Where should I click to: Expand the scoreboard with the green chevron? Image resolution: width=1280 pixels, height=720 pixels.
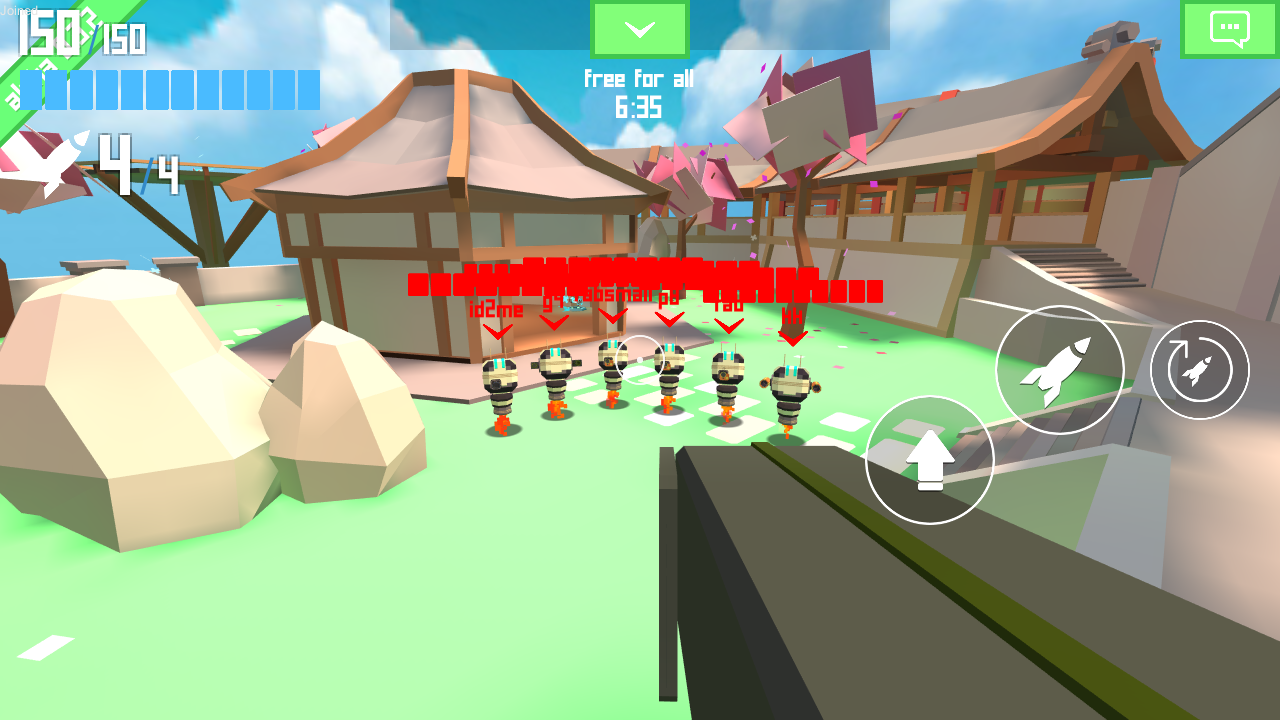(x=639, y=28)
